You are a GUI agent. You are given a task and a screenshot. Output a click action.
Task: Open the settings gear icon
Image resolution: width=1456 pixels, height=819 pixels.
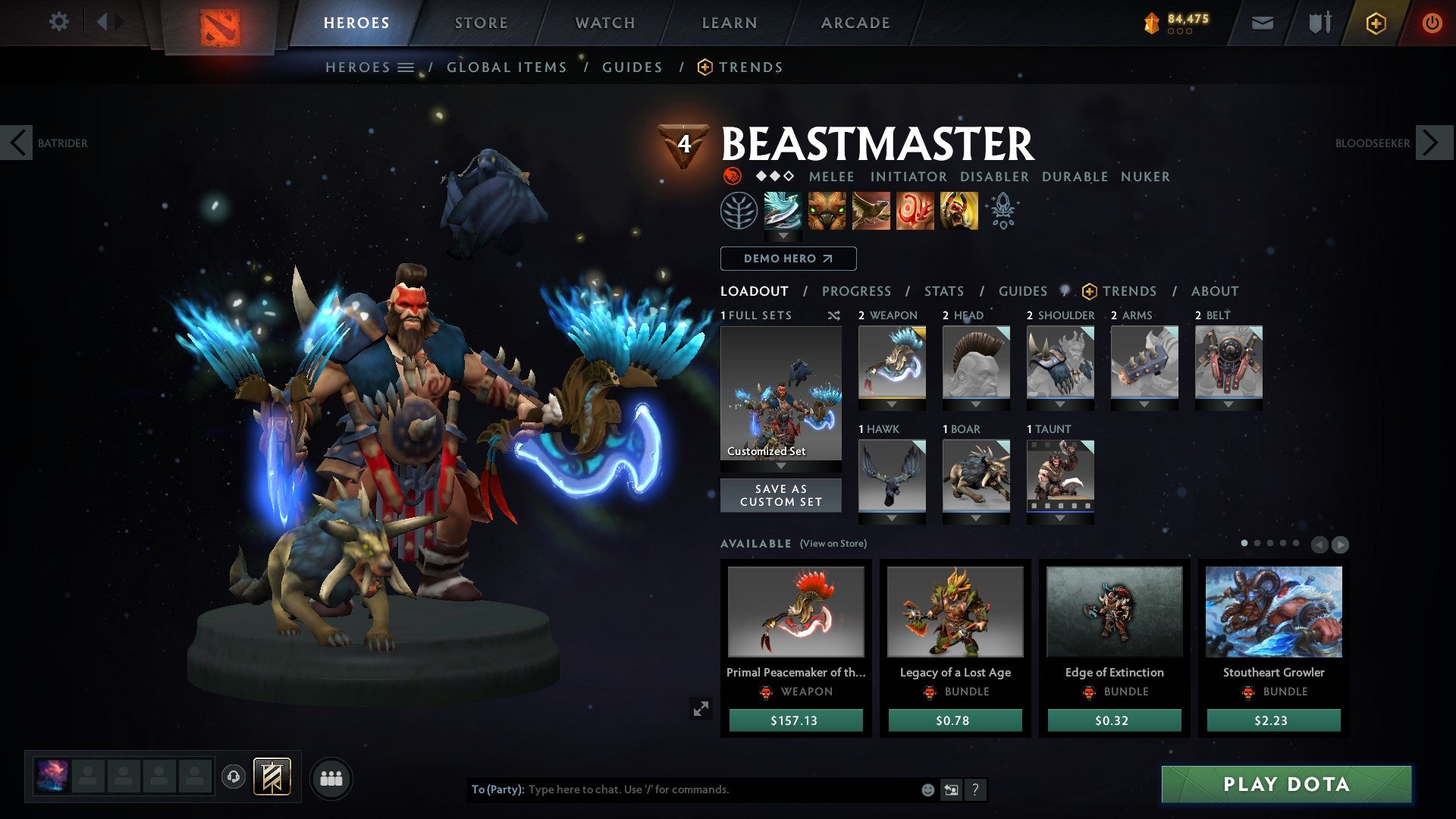pyautogui.click(x=59, y=21)
